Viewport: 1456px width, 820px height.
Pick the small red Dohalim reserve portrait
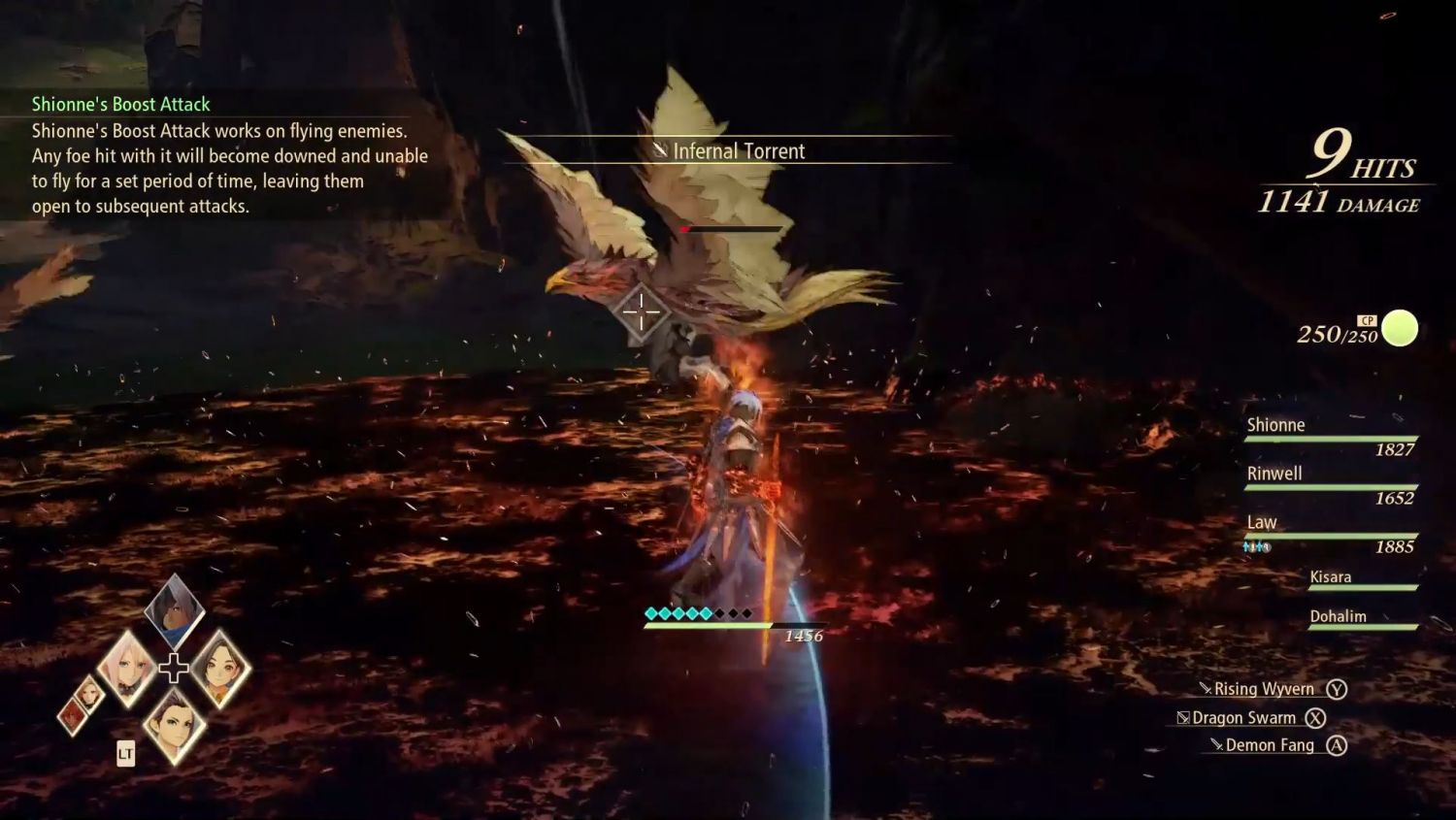pyautogui.click(x=72, y=716)
